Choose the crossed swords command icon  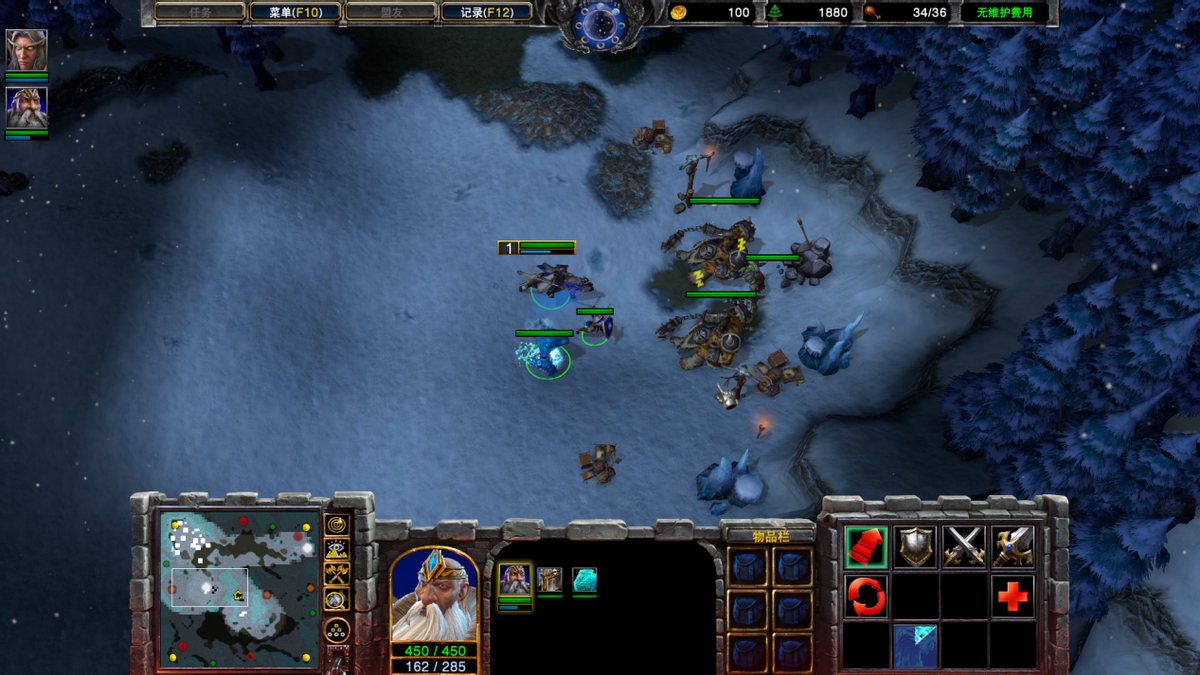click(964, 547)
